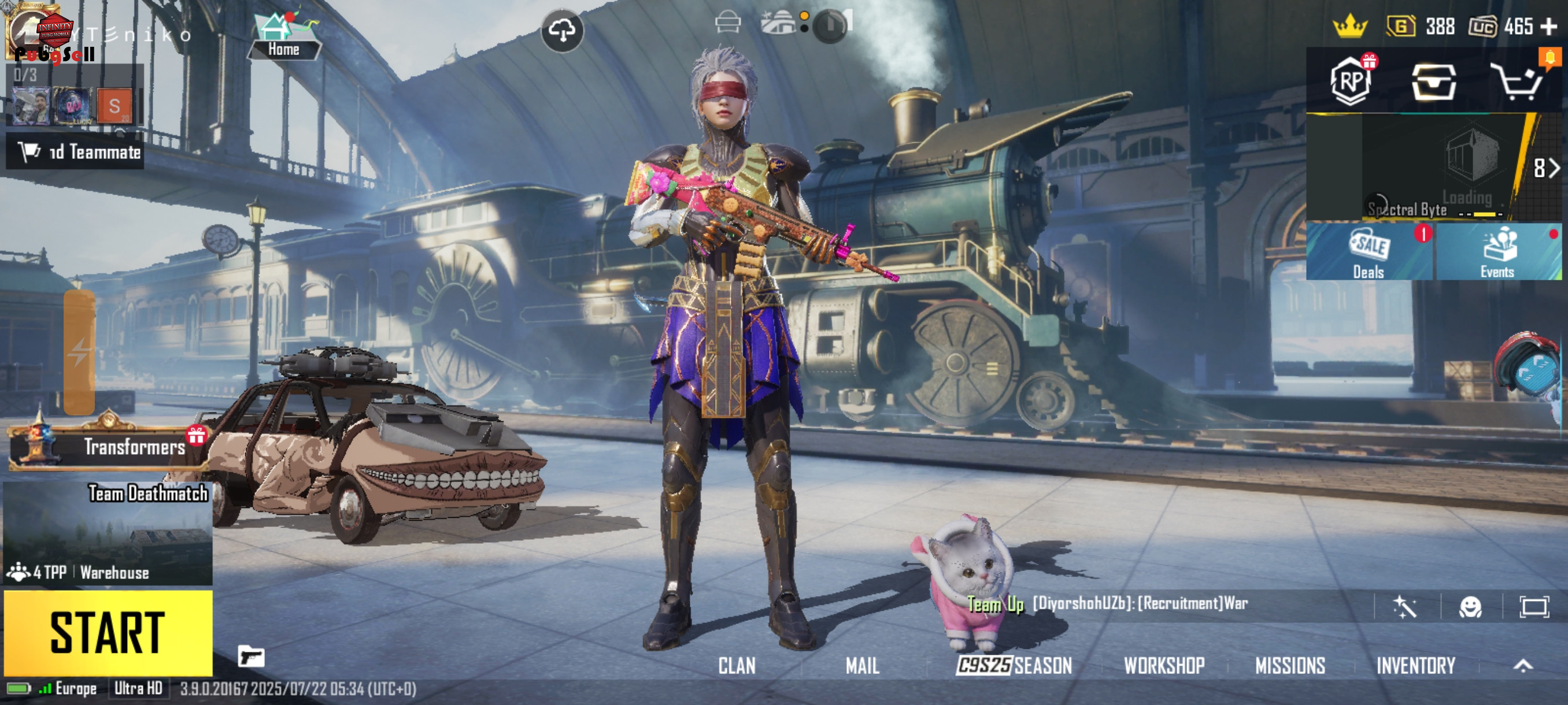The image size is (1568, 705).
Task: Open the pistol loadout icon
Action: tap(251, 657)
